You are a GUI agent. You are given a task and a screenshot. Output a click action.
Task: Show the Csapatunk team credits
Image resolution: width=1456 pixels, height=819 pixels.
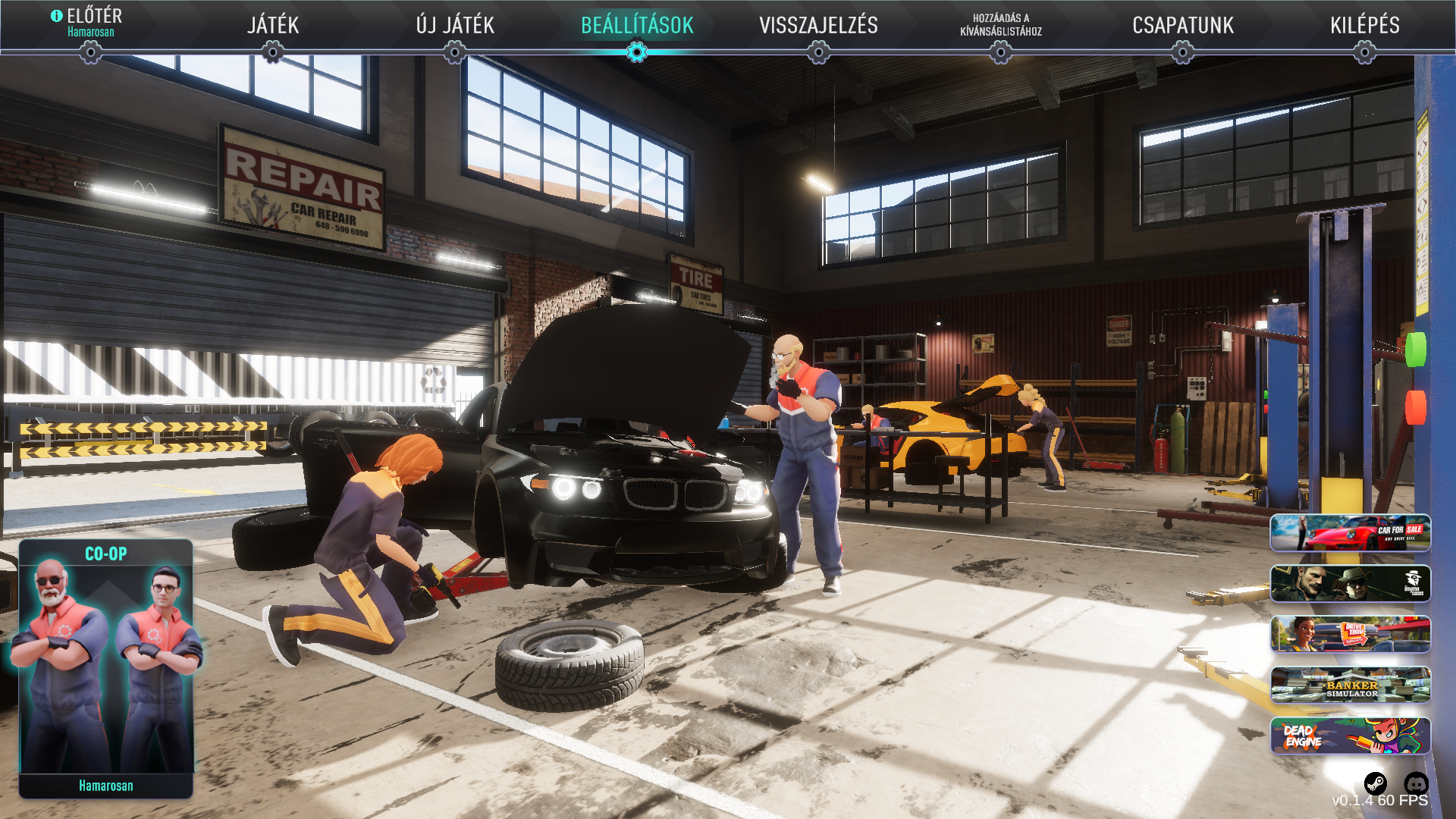(x=1182, y=25)
